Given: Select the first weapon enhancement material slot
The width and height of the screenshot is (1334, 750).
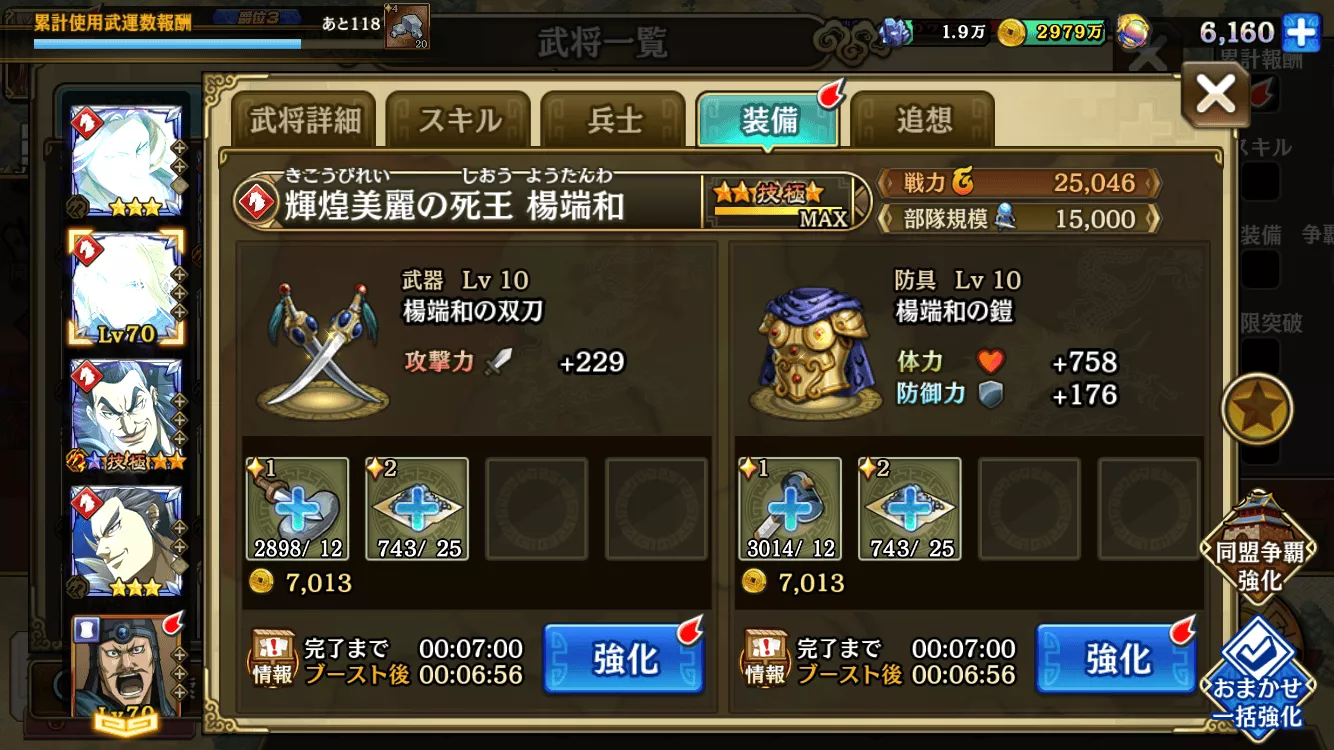Looking at the screenshot, I should pos(297,507).
